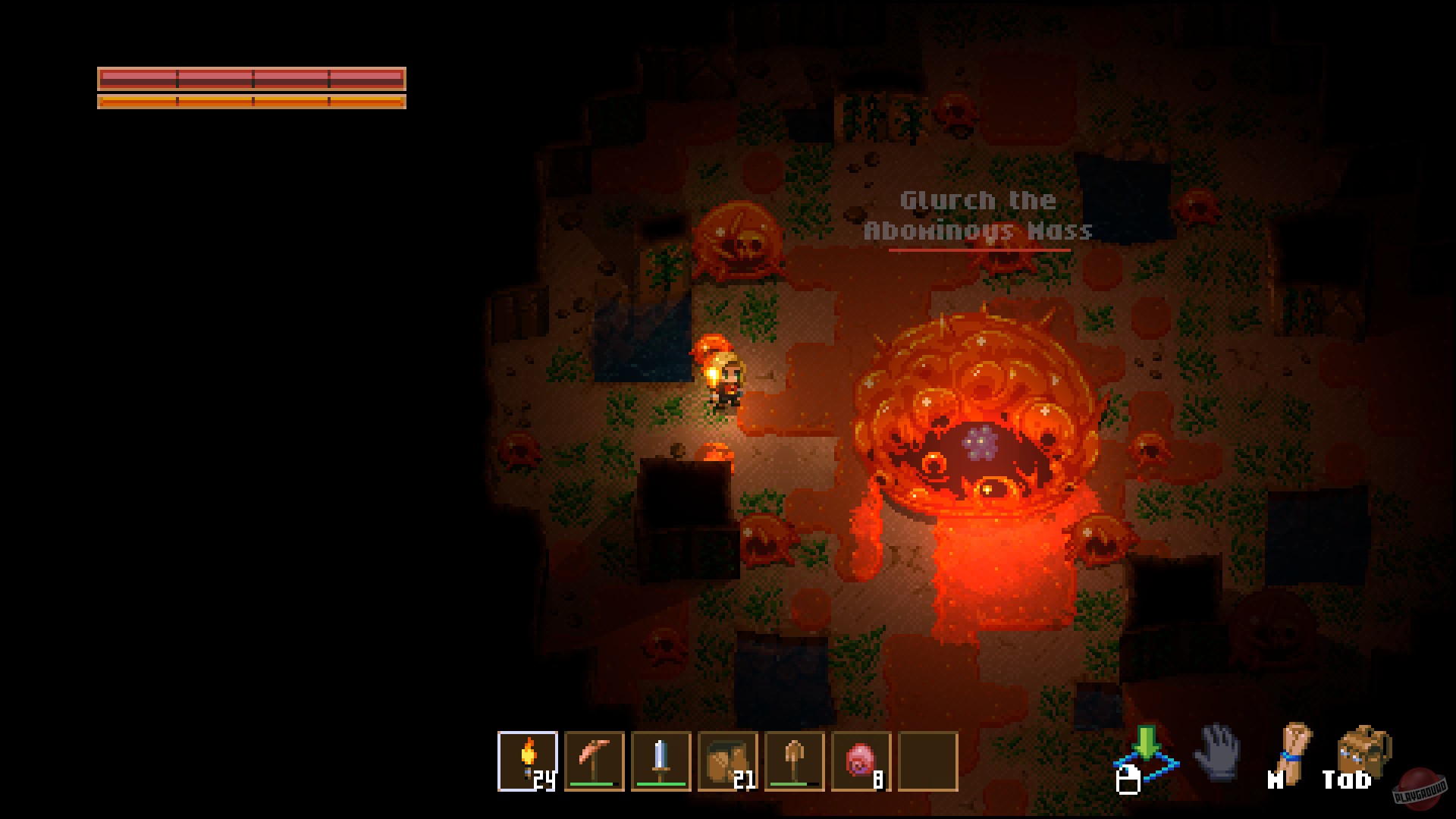Click the boss name Glurch the Abominous Mass
The image size is (1456, 819).
tap(977, 214)
